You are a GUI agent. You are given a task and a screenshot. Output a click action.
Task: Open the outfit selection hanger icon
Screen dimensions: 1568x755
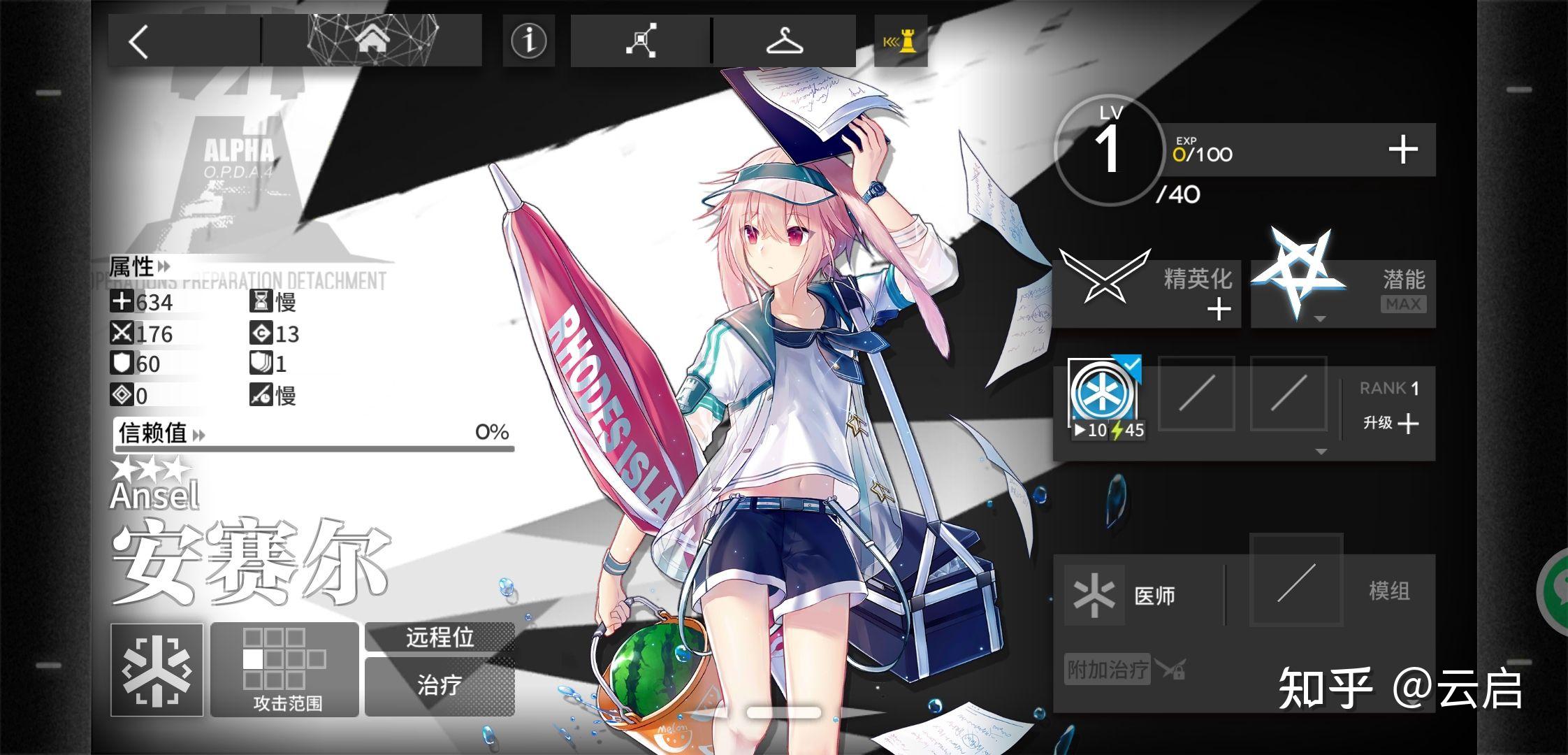point(785,42)
